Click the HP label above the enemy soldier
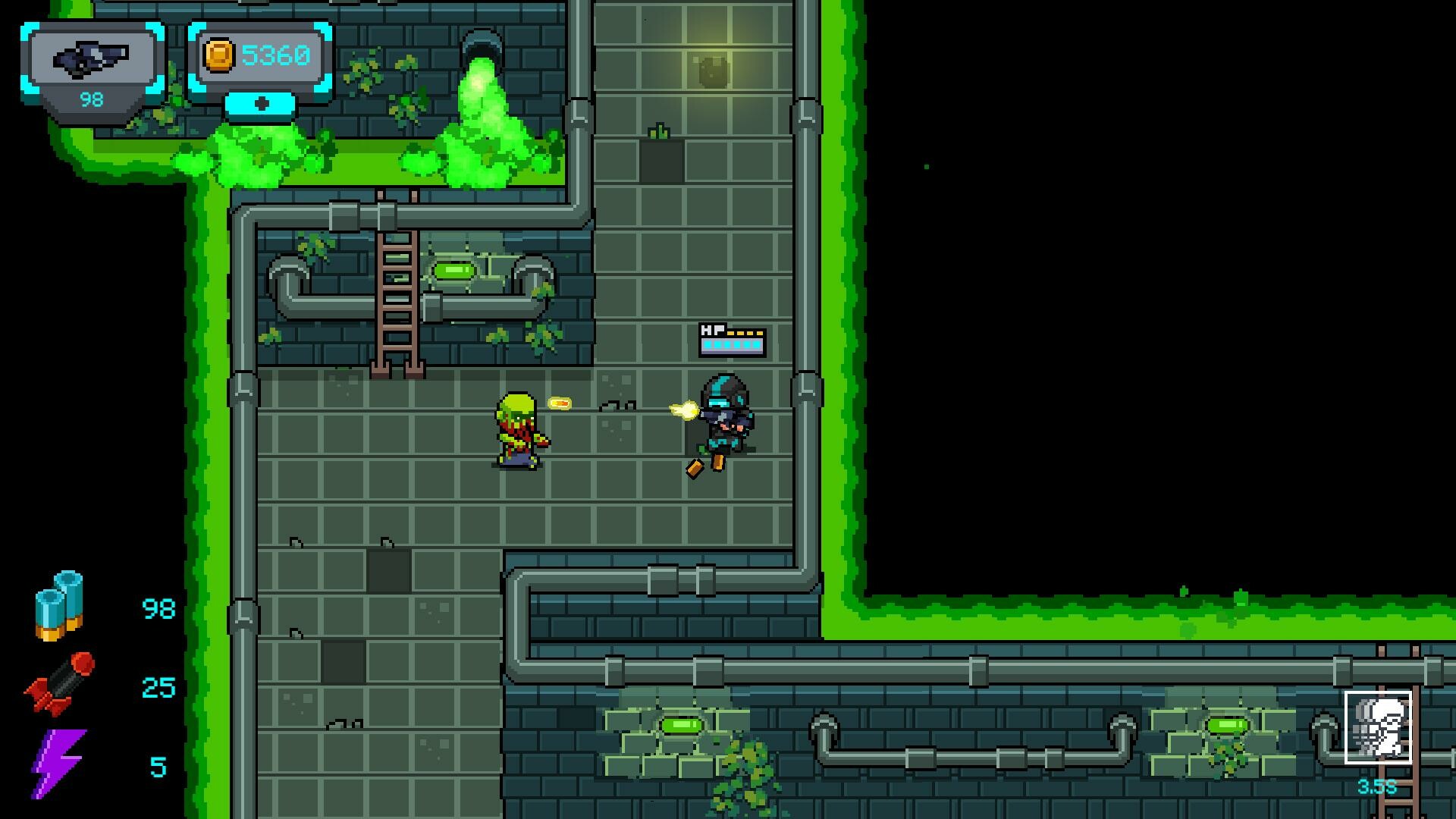1456x819 pixels. click(x=711, y=330)
